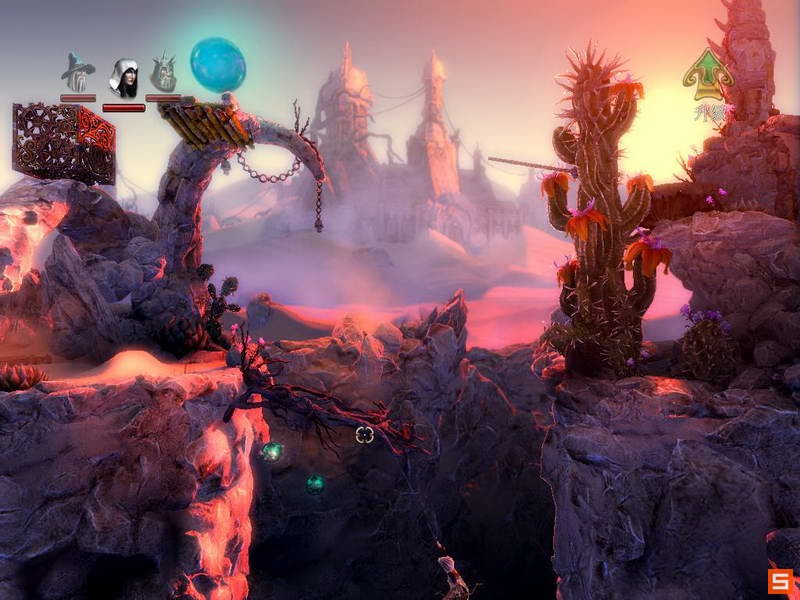The height and width of the screenshot is (600, 800).
Task: Select the wizard character portrait
Action: click(x=77, y=74)
